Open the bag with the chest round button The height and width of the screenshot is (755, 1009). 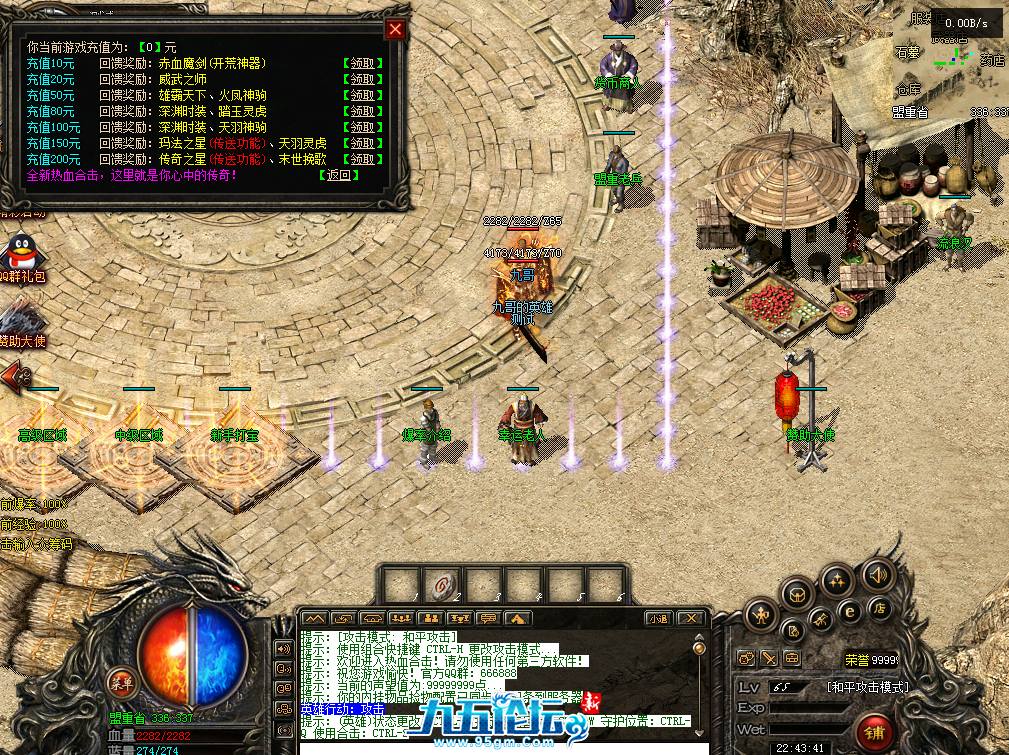[x=797, y=596]
